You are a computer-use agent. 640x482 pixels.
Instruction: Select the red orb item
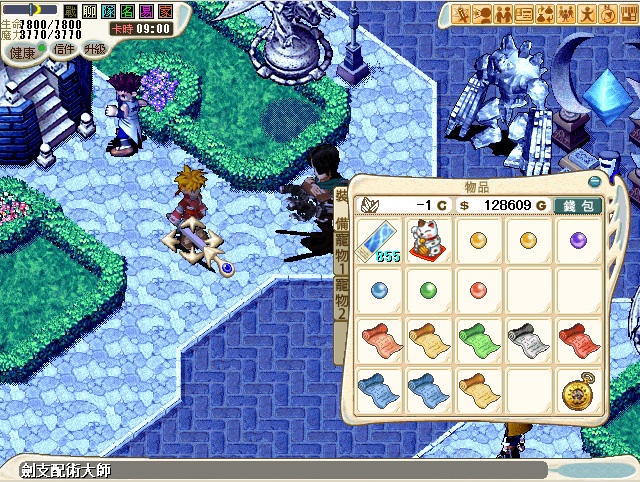point(477,291)
